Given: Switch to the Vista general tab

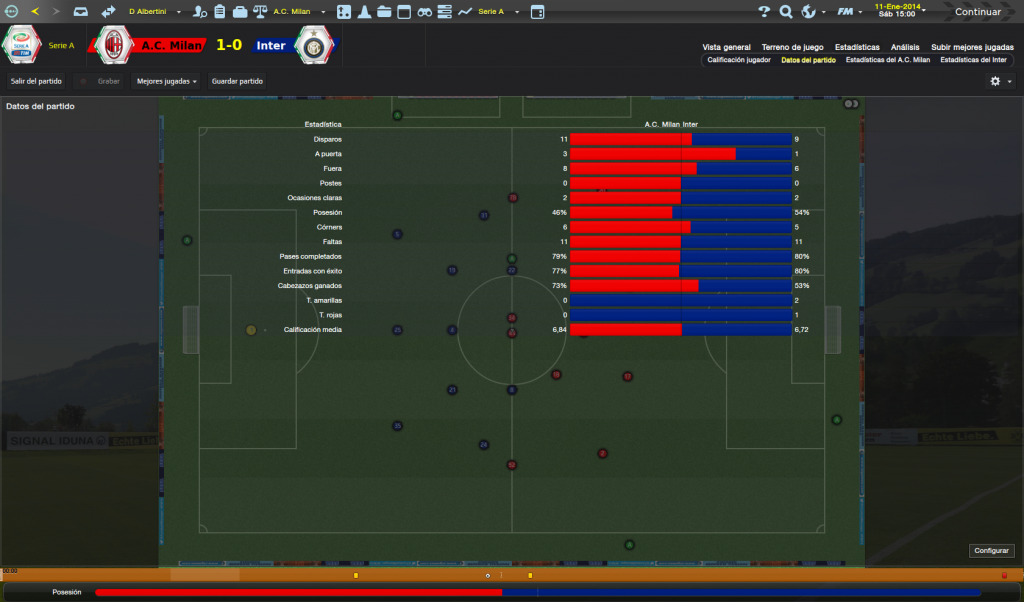Looking at the screenshot, I should click(x=726, y=47).
